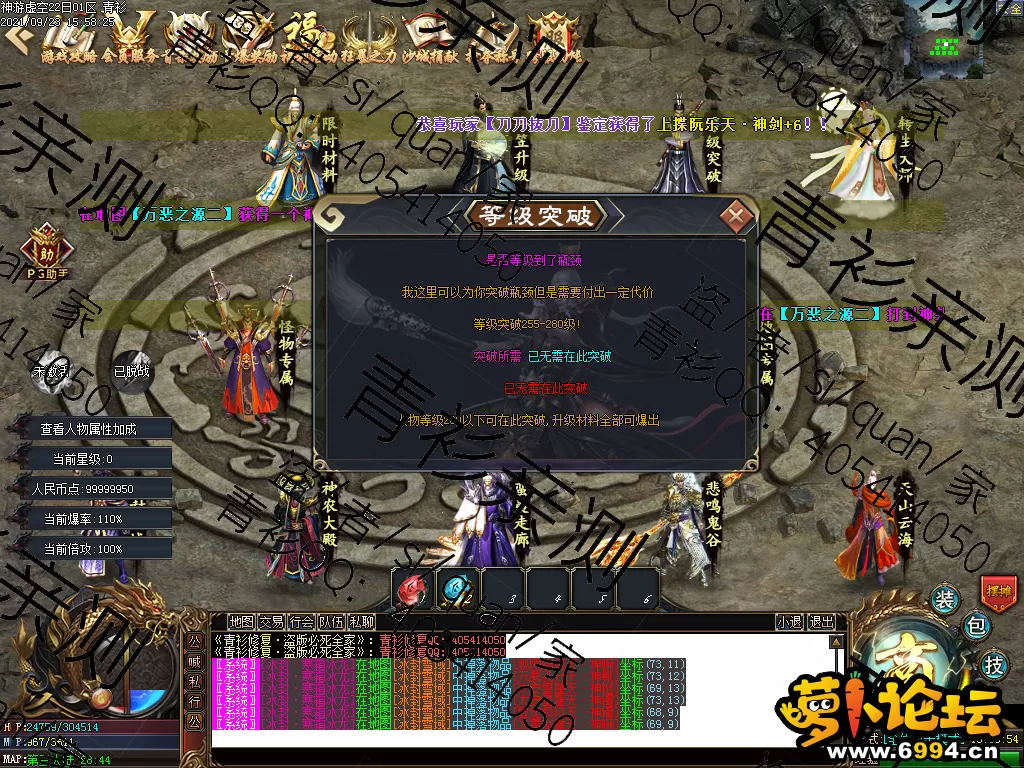Open the 装 equipment panel button
This screenshot has height=768, width=1024.
[x=945, y=599]
